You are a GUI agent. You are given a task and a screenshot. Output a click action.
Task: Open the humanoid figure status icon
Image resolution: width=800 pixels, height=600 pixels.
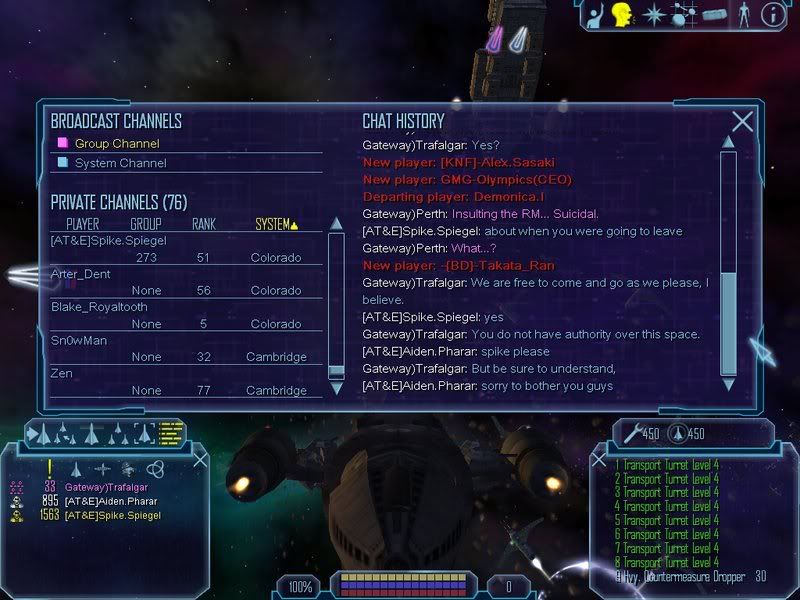(742, 14)
